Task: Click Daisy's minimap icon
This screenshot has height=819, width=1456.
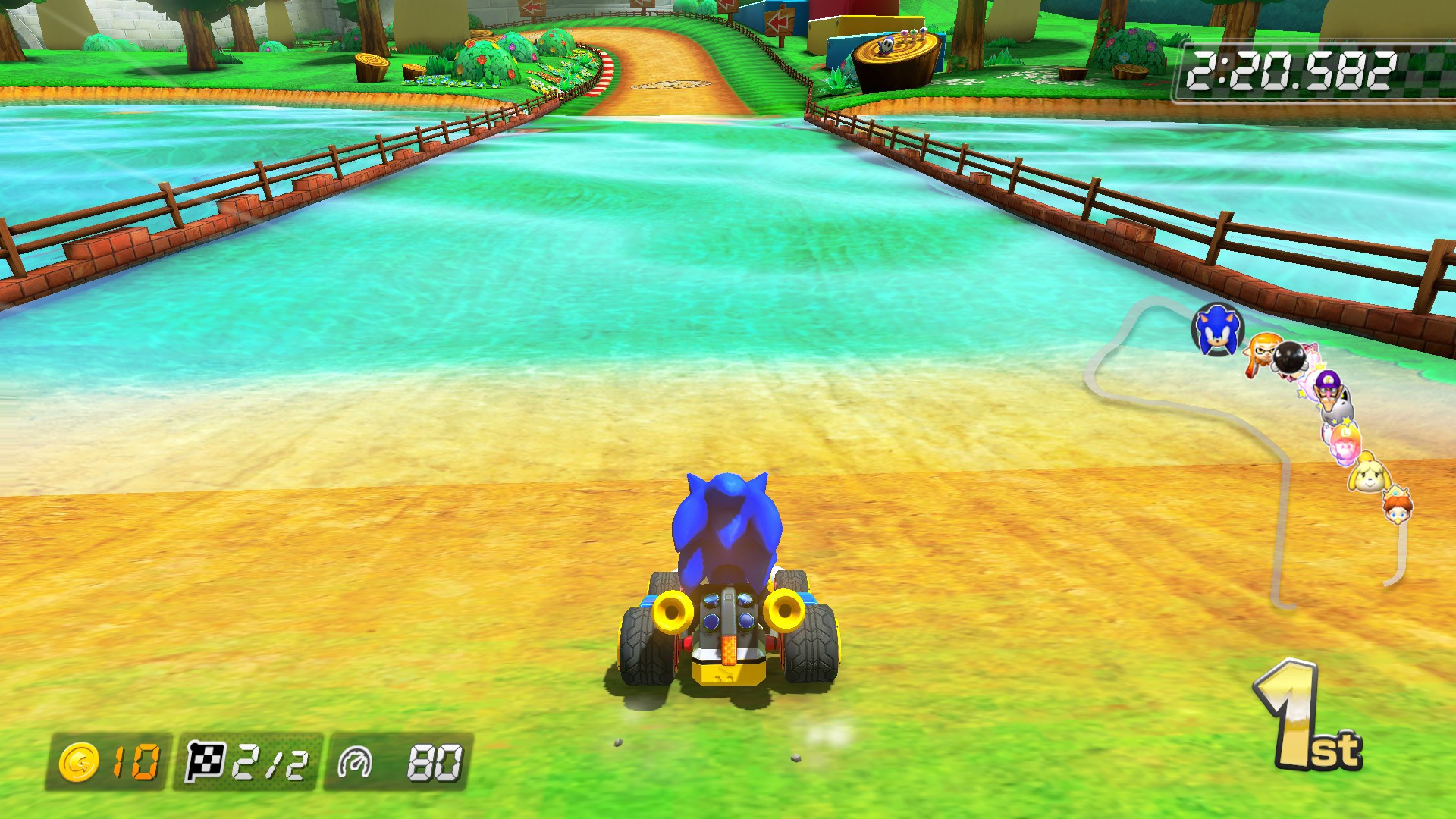Action: click(1397, 507)
